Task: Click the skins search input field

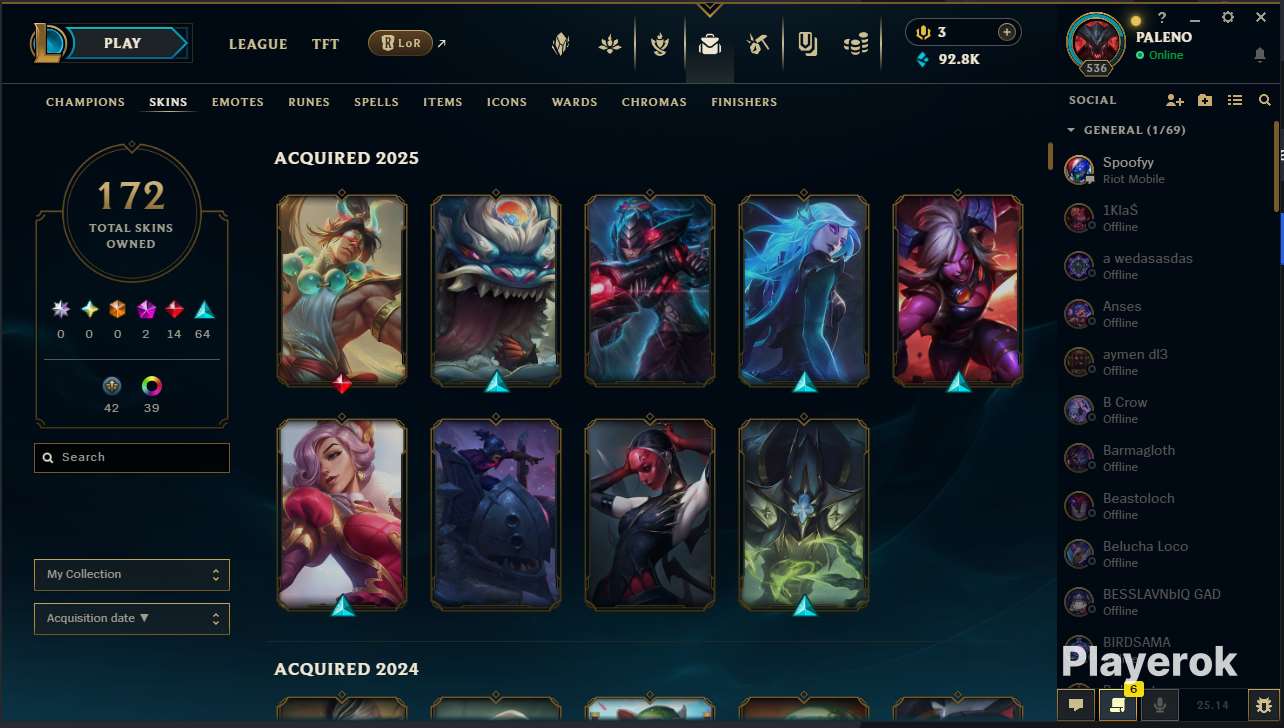Action: tap(131, 457)
